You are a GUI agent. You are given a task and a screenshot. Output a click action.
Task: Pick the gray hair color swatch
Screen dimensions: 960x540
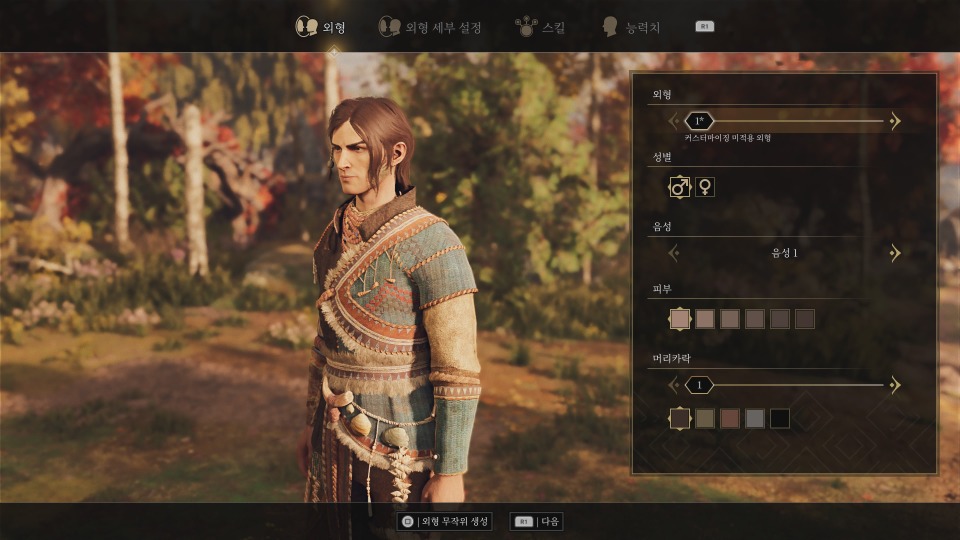click(x=755, y=419)
